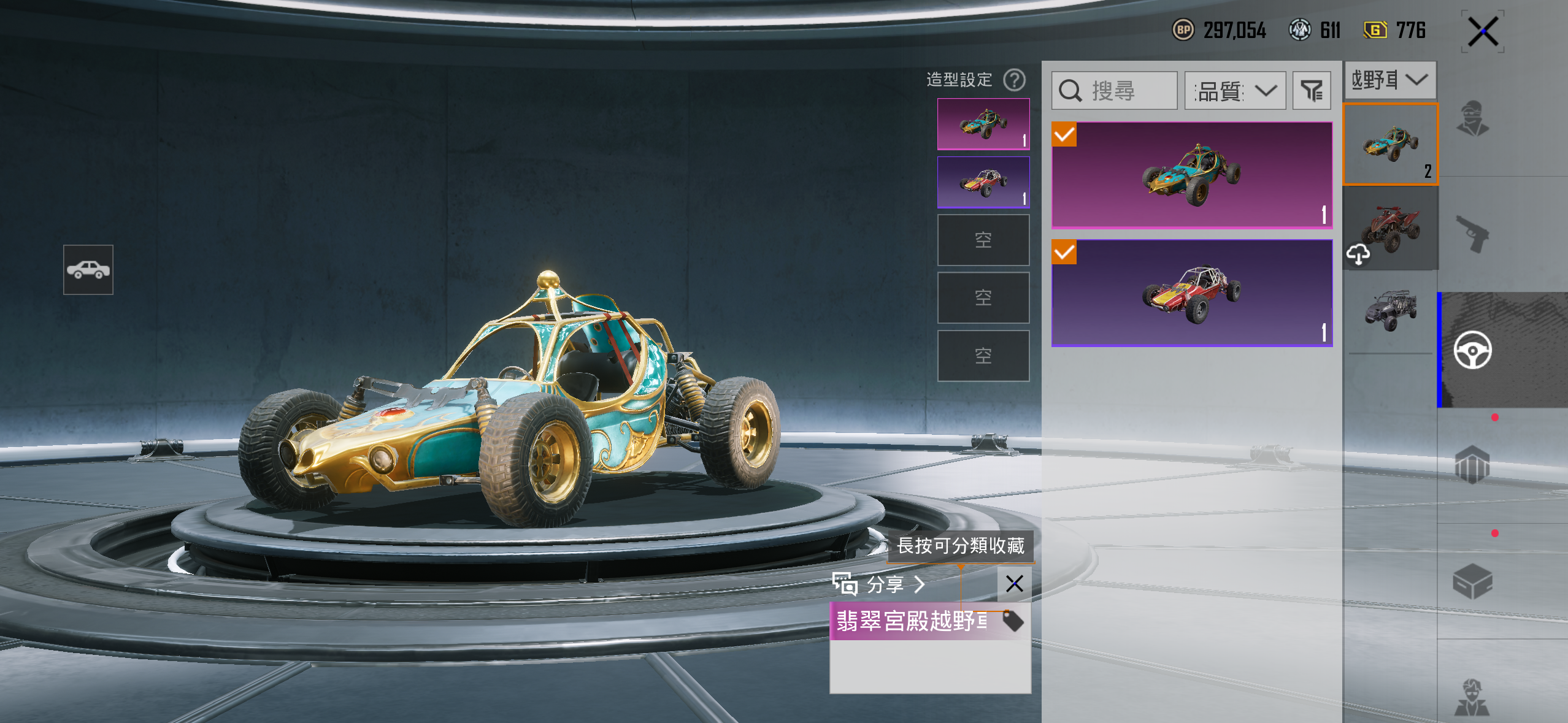Dismiss the long-press collection tooltip
1568x723 pixels.
coord(1014,584)
